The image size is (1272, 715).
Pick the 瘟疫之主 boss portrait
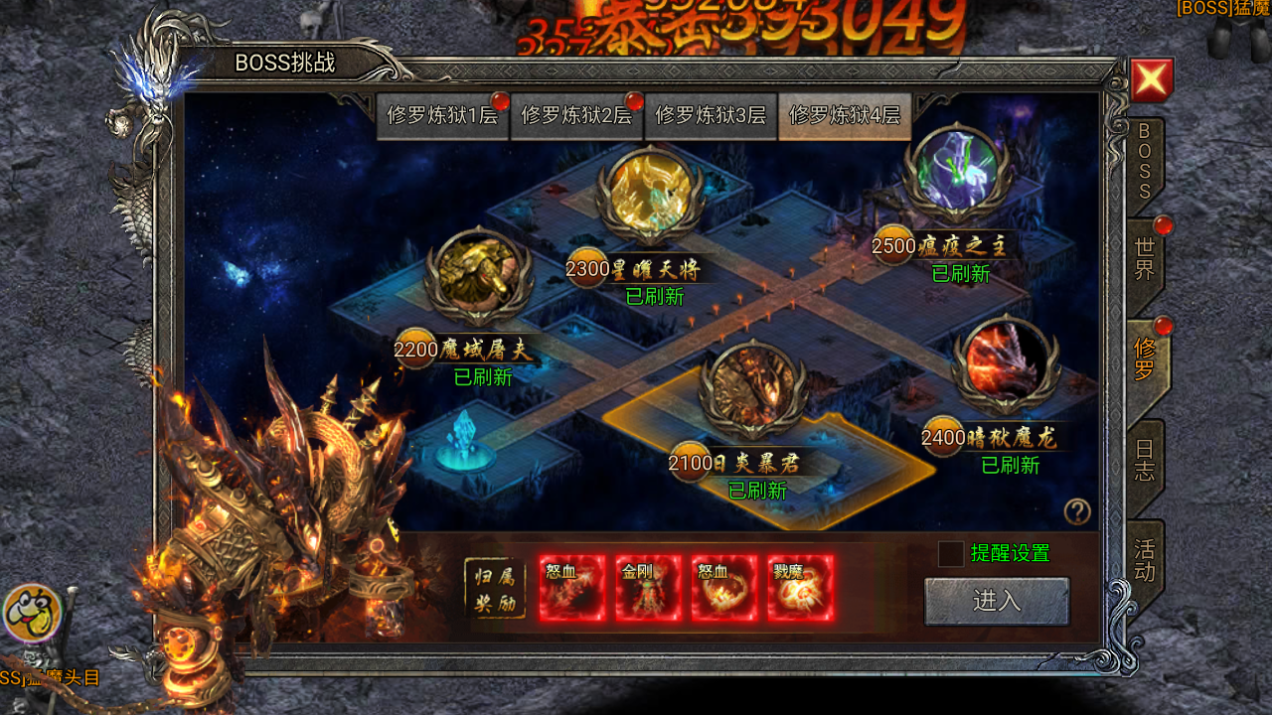pos(958,172)
